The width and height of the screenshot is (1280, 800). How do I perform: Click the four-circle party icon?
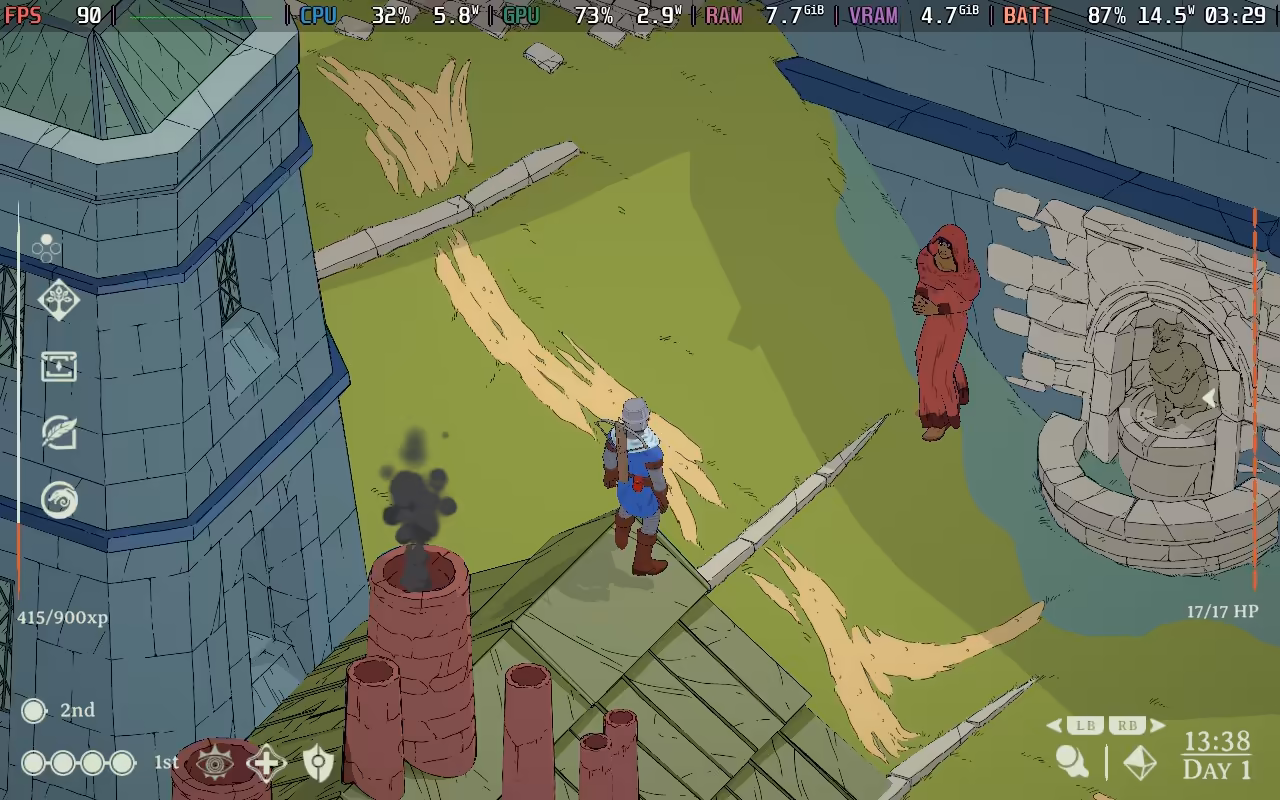tap(46, 247)
